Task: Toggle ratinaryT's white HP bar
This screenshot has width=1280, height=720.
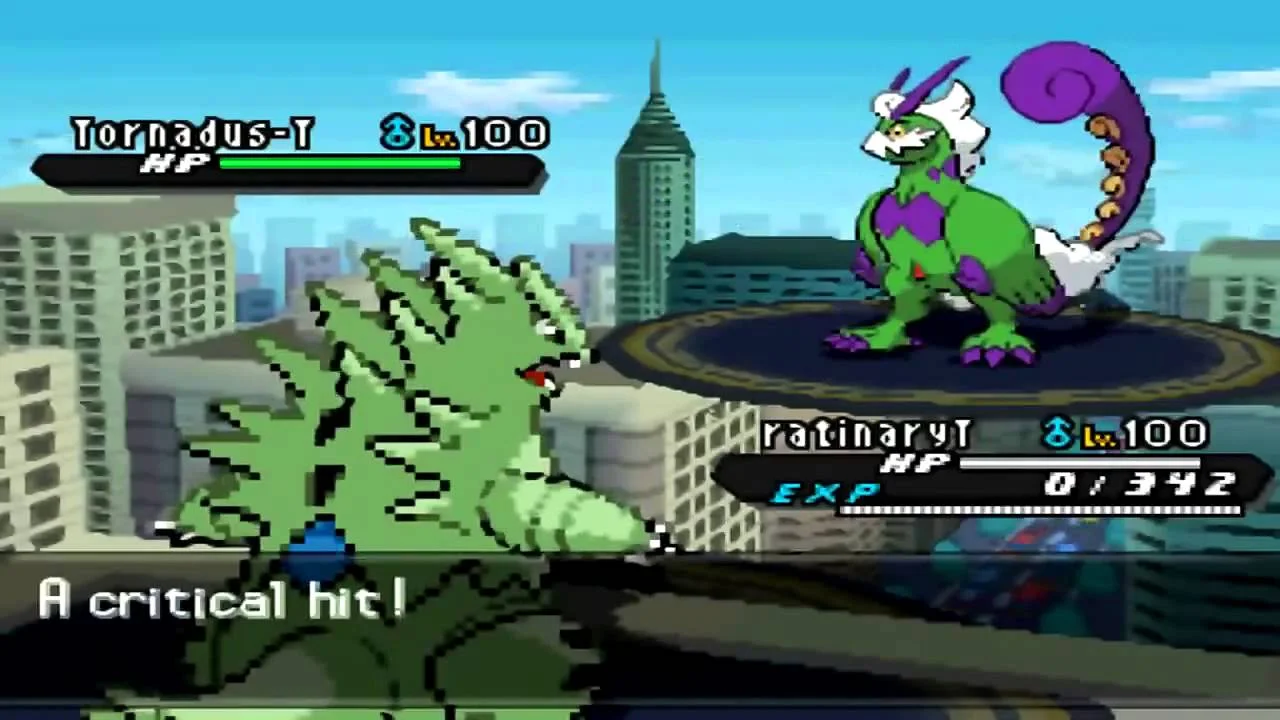Action: 1080,462
